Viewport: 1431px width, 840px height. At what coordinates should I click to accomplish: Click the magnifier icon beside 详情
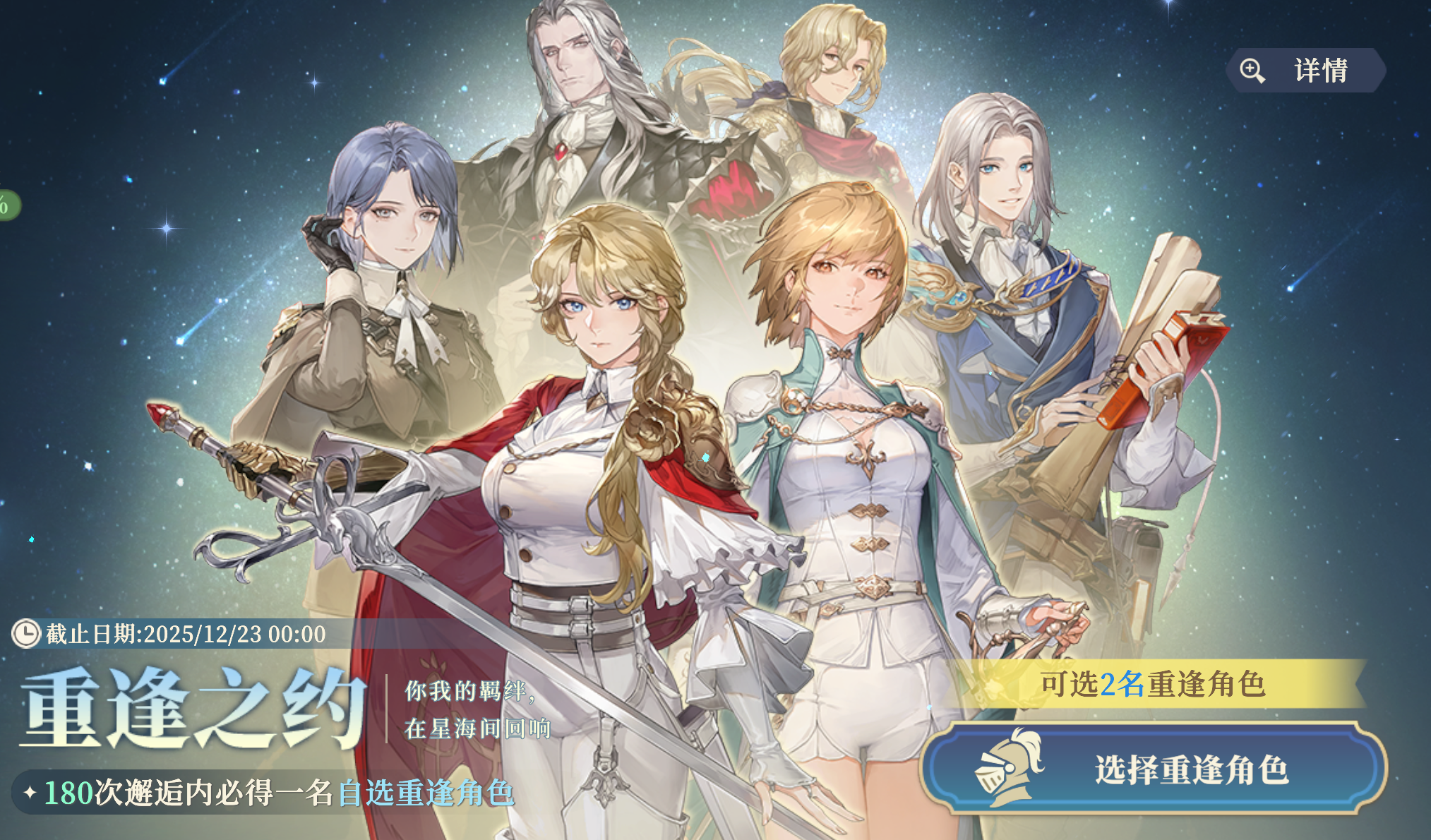tap(1252, 69)
